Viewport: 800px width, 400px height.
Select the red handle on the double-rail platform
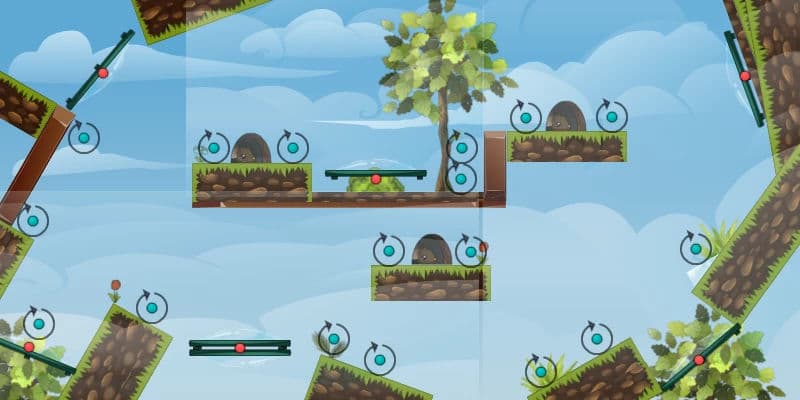(x=240, y=347)
